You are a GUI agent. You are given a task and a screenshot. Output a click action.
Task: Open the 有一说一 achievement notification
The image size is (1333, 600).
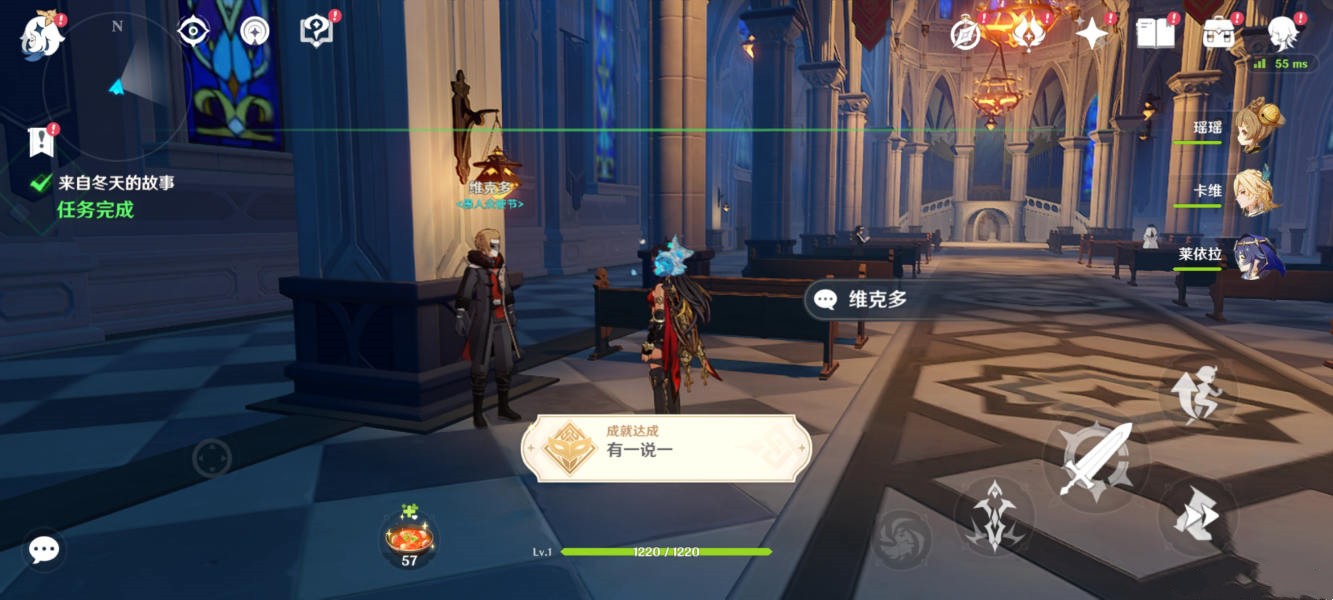click(x=666, y=448)
